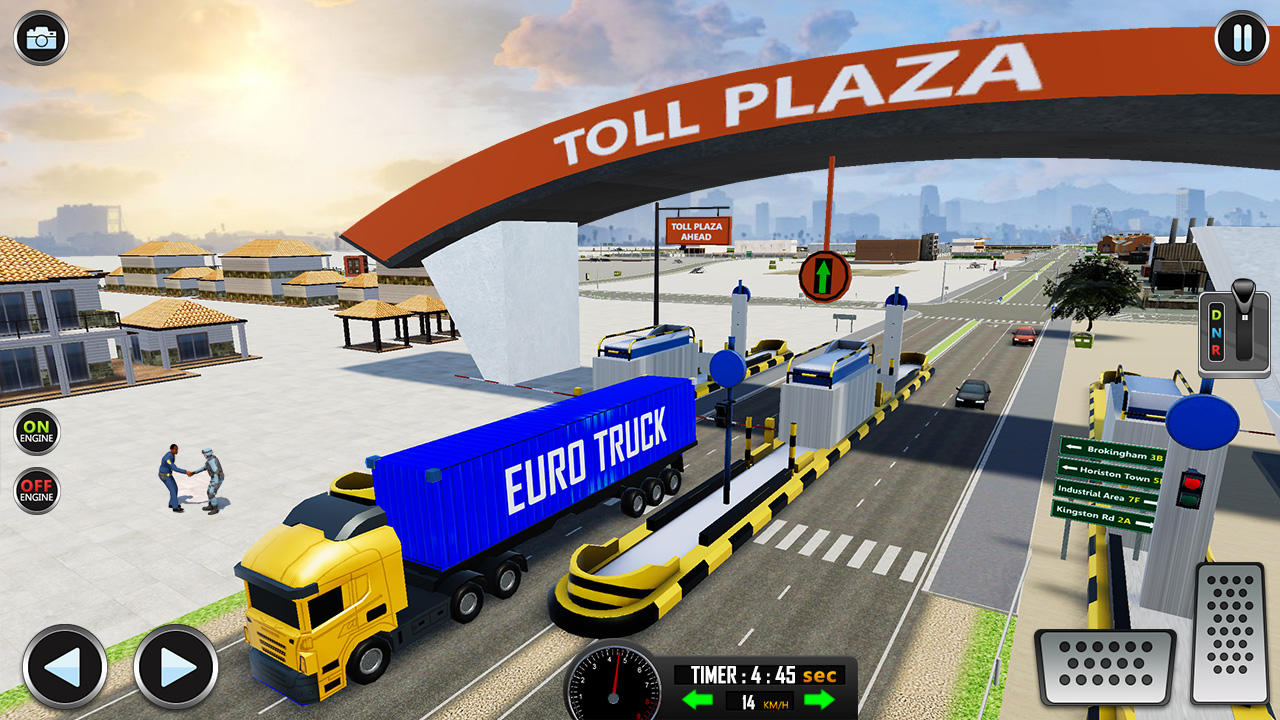Shift into Reverse on the gear shifter
Viewport: 1280px width, 720px height.
coord(1216,350)
